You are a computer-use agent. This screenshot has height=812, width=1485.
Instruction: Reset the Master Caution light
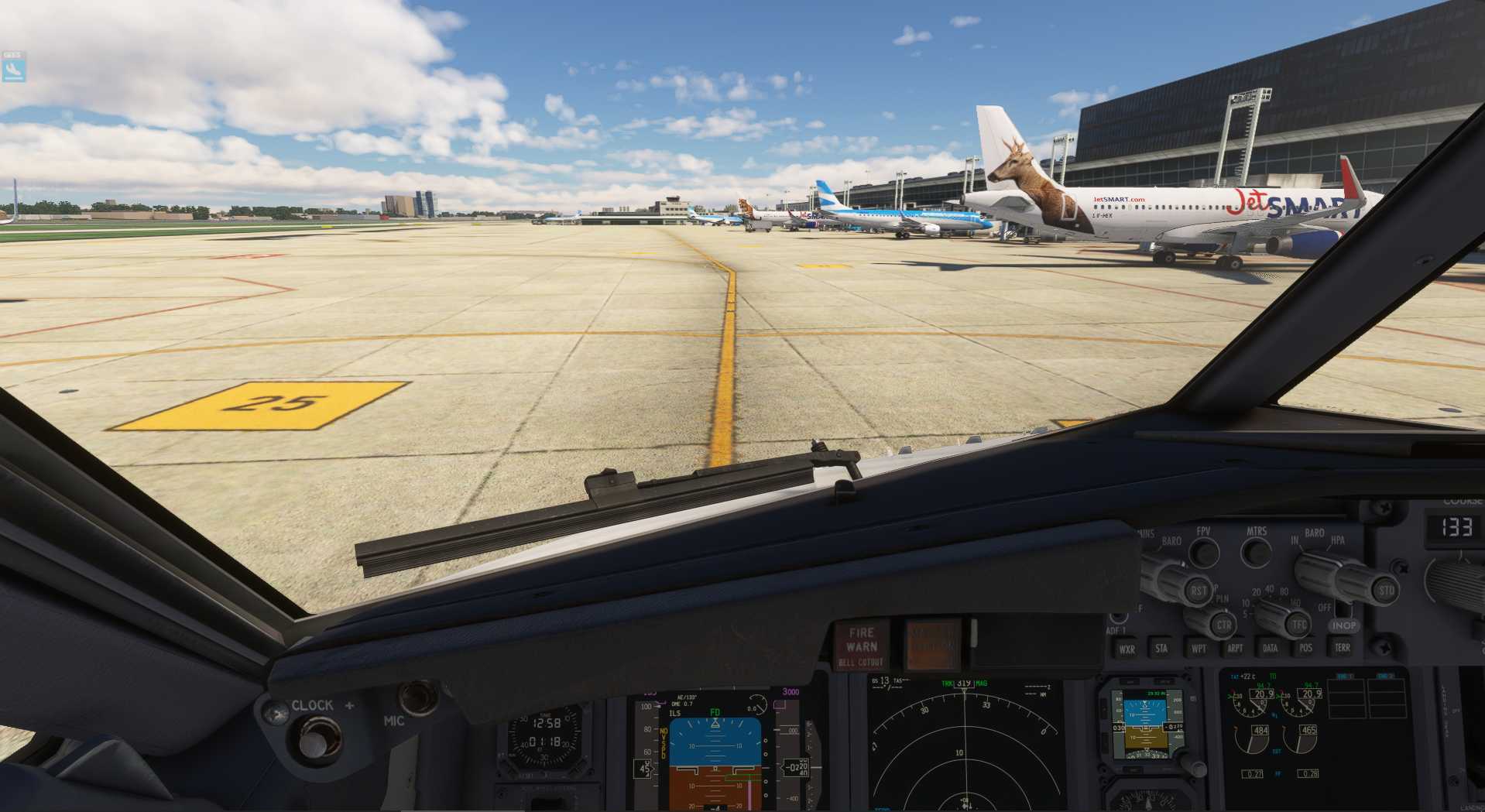(x=932, y=643)
